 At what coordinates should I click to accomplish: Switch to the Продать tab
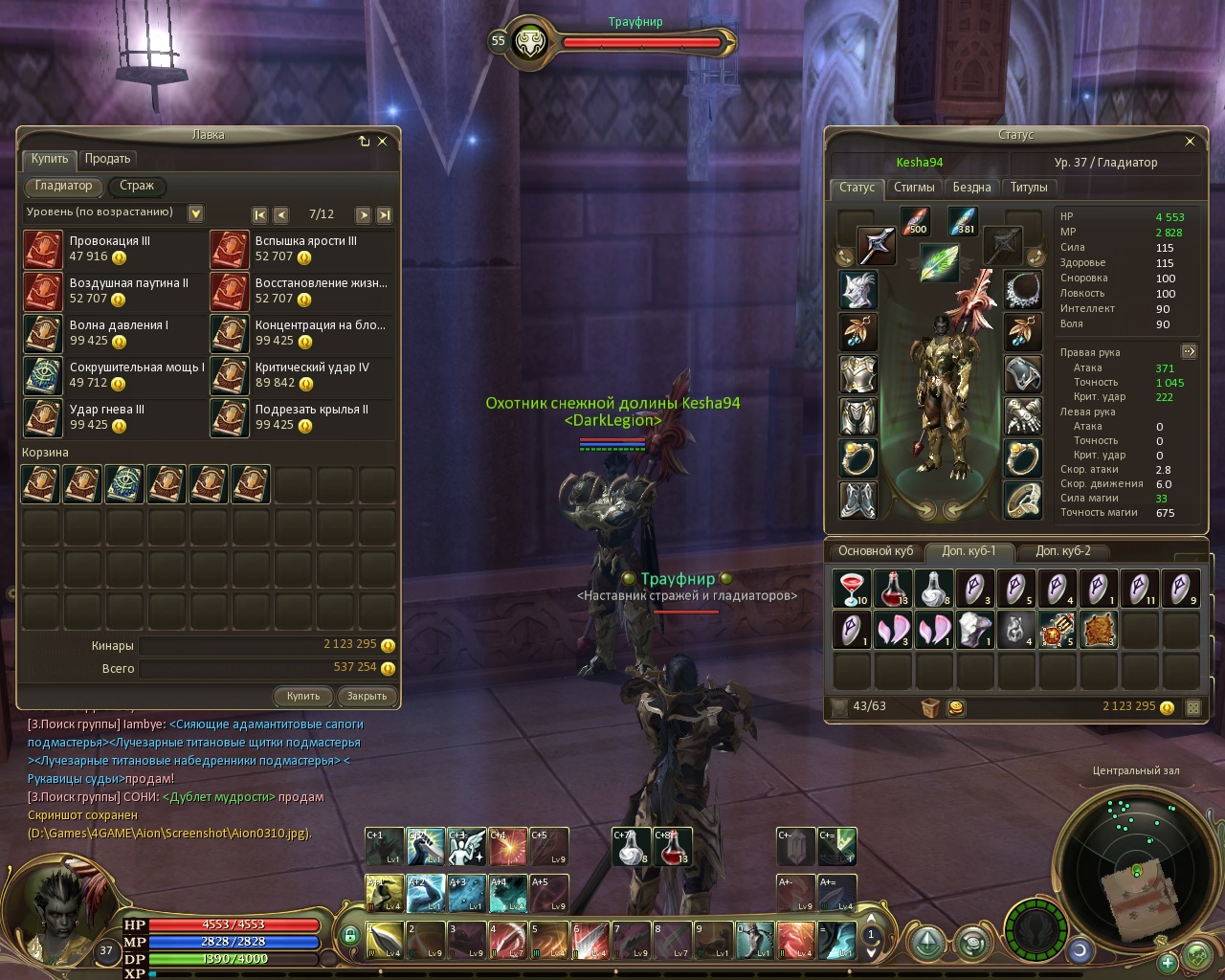(107, 159)
